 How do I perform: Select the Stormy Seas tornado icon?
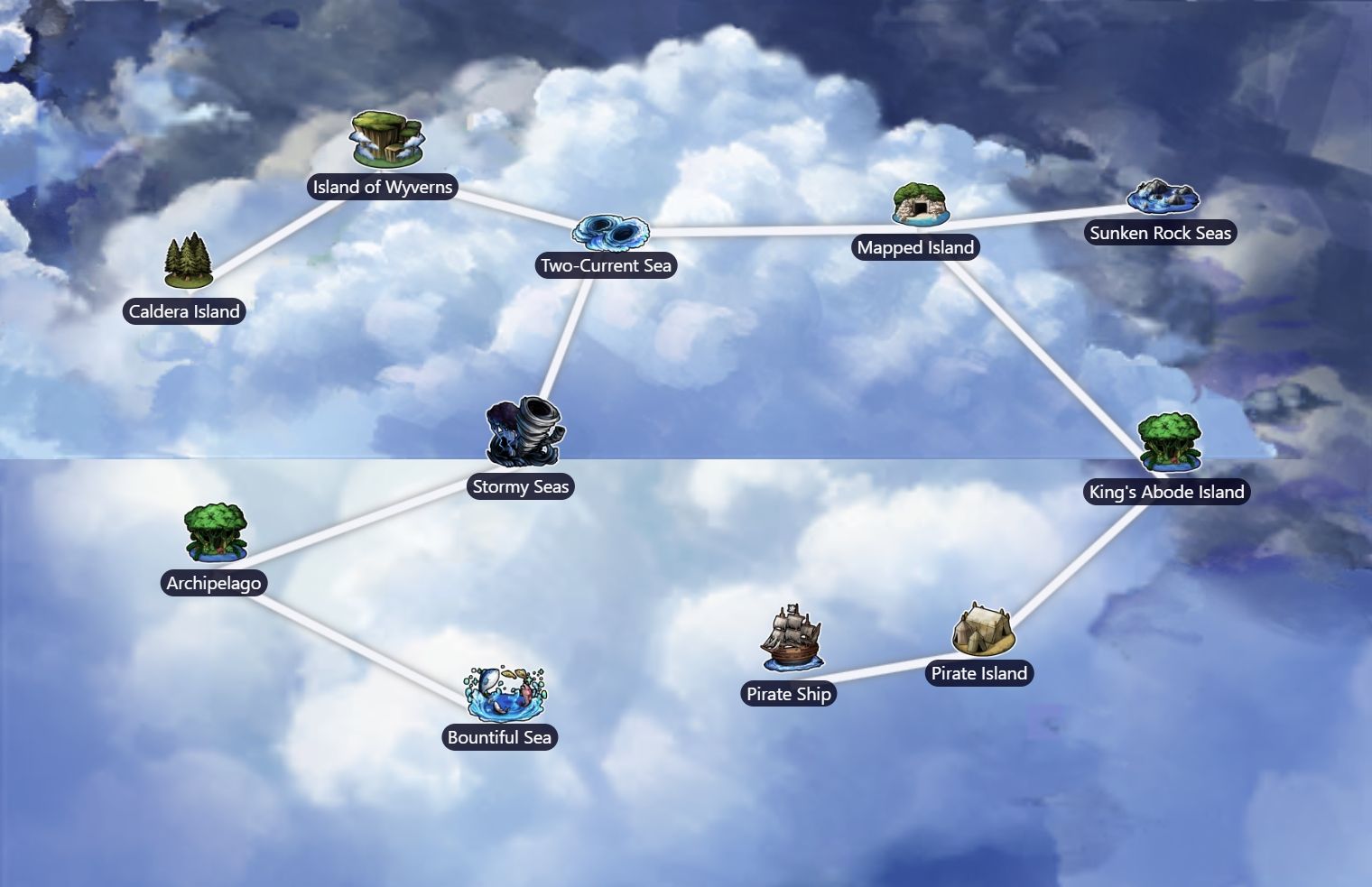(521, 434)
